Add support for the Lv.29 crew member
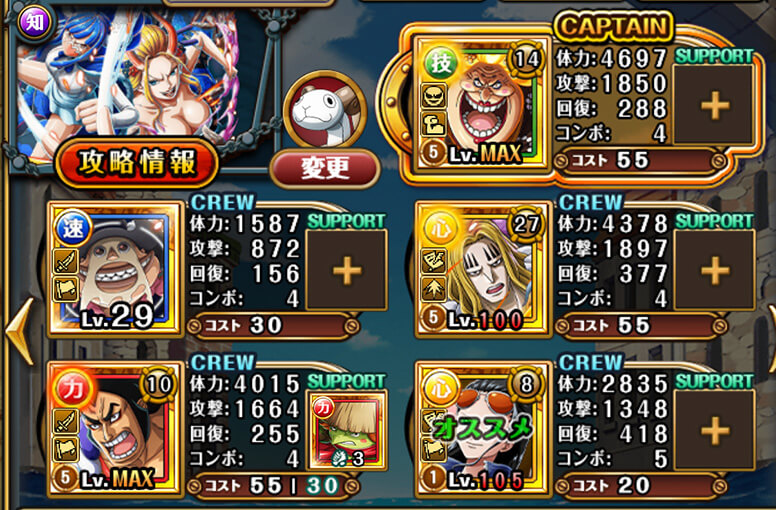This screenshot has height=510, width=776. click(x=346, y=269)
